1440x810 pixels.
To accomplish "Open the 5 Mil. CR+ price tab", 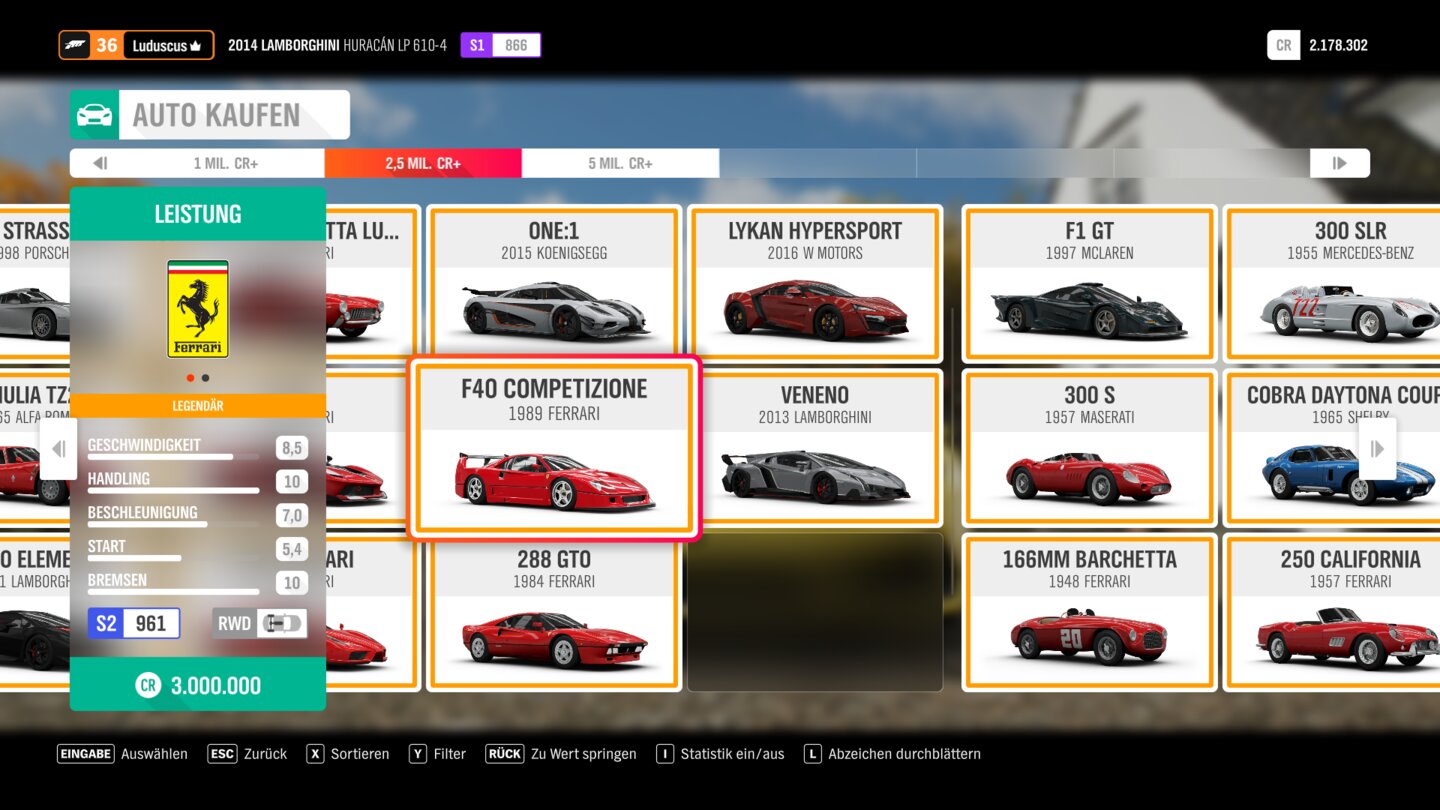I will click(620, 163).
